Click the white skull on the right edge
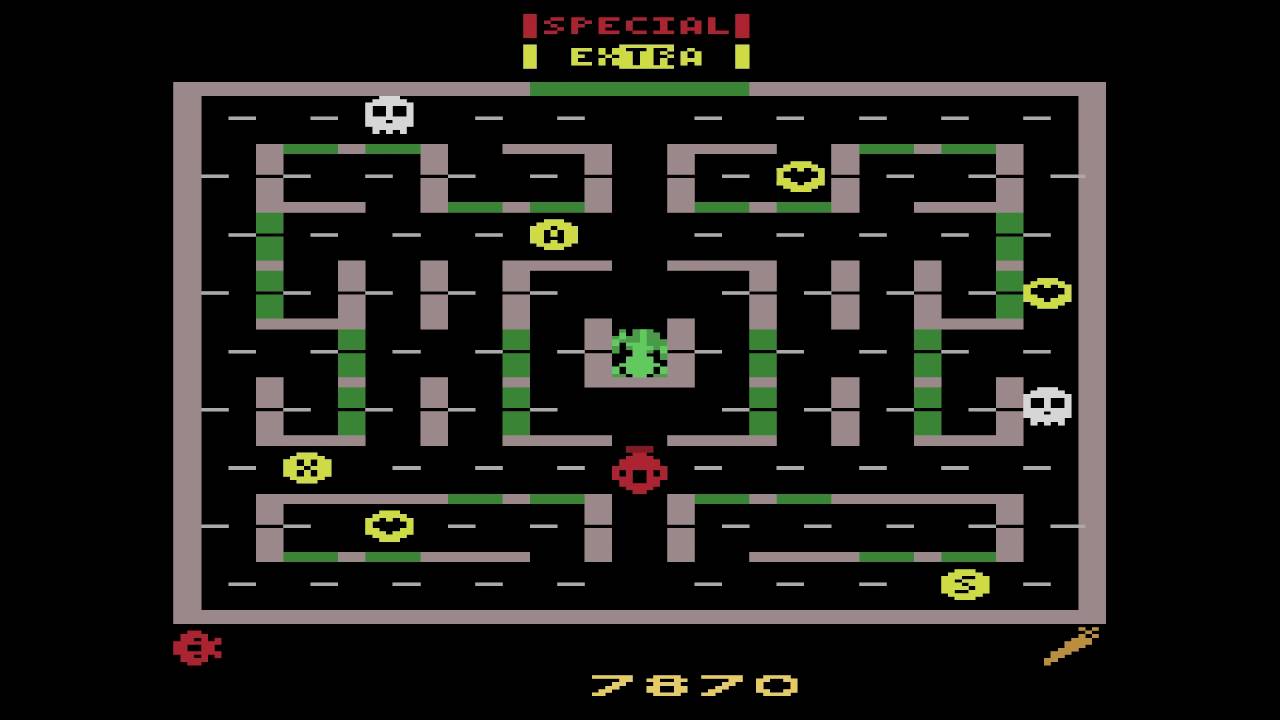 [1049, 406]
